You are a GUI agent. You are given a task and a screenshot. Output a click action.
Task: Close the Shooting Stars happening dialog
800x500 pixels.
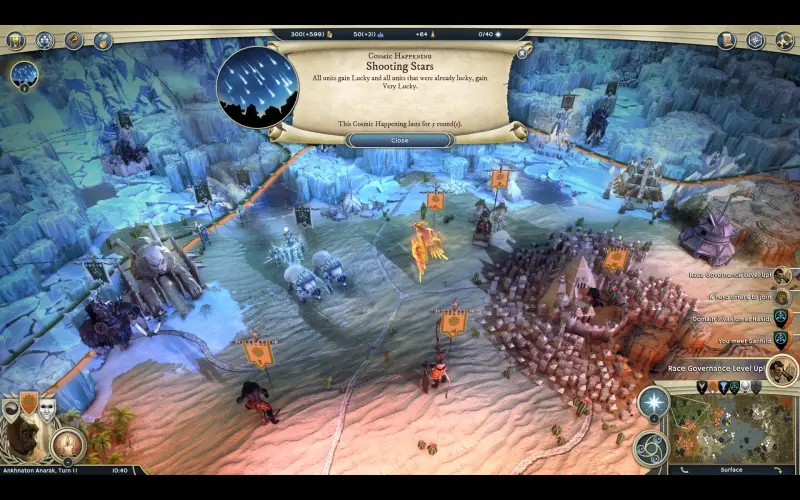tap(399, 140)
